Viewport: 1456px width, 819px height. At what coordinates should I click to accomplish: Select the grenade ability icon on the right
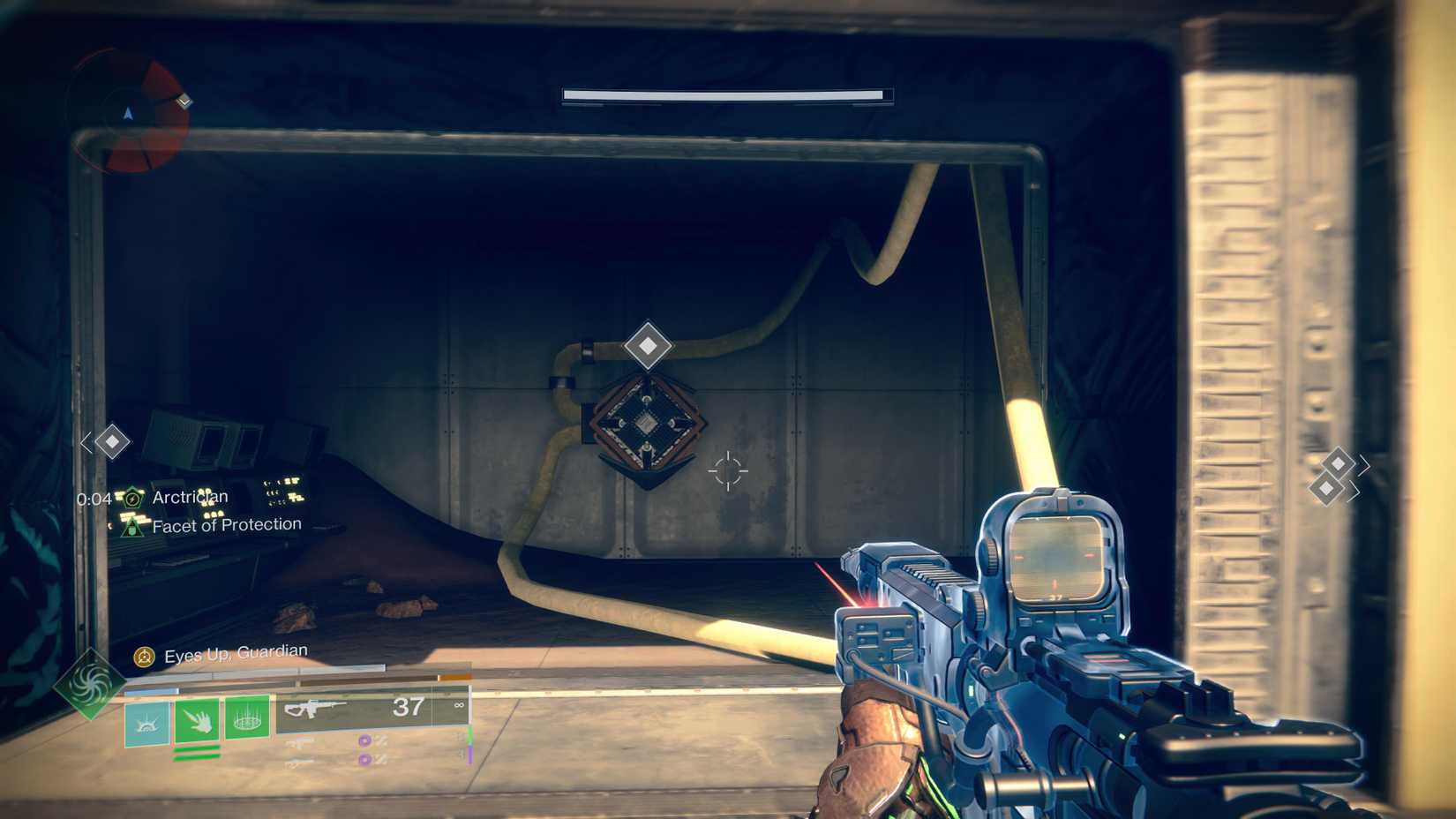(x=249, y=720)
